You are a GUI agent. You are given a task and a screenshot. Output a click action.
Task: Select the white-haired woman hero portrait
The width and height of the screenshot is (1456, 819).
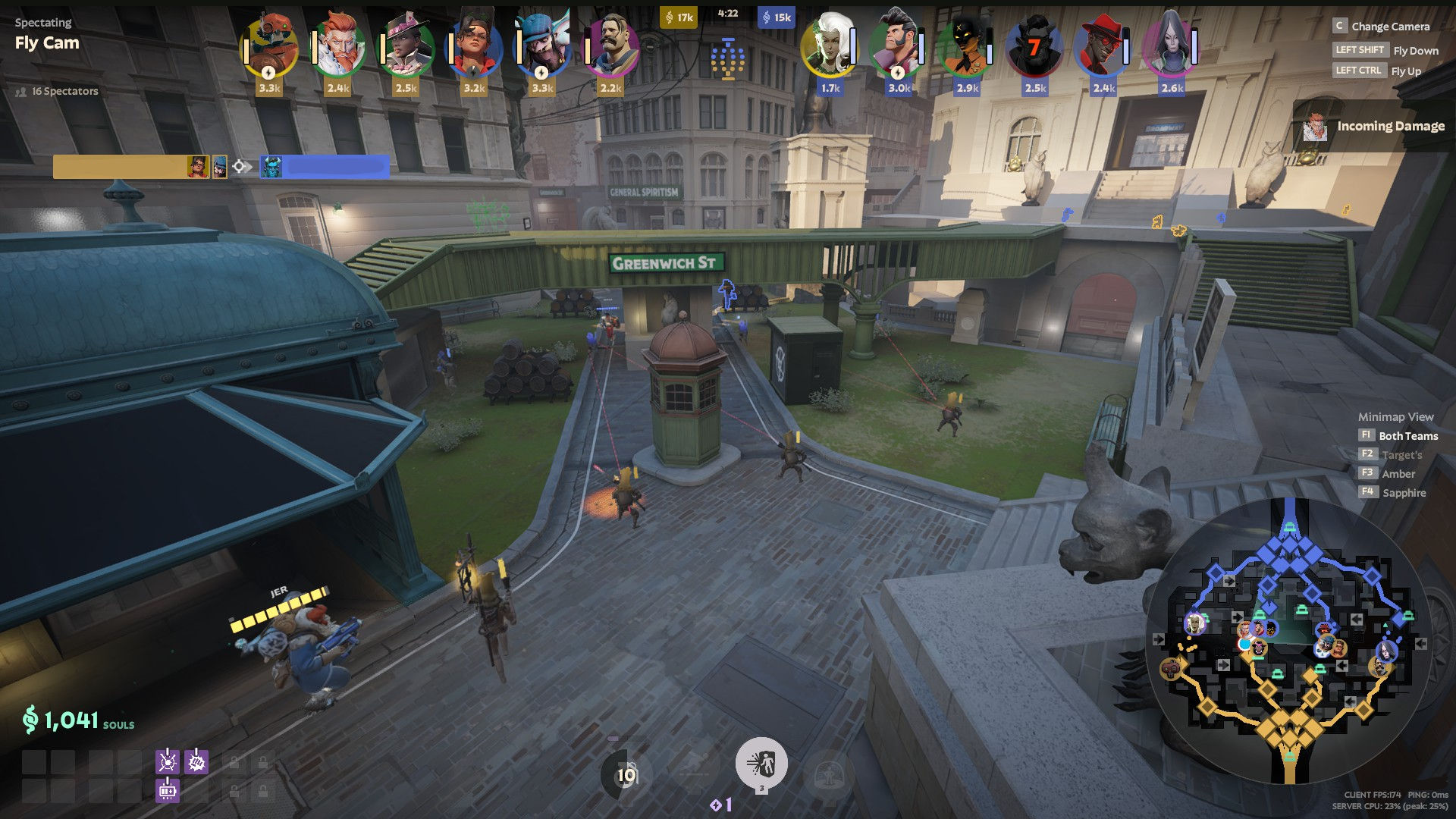[x=830, y=48]
